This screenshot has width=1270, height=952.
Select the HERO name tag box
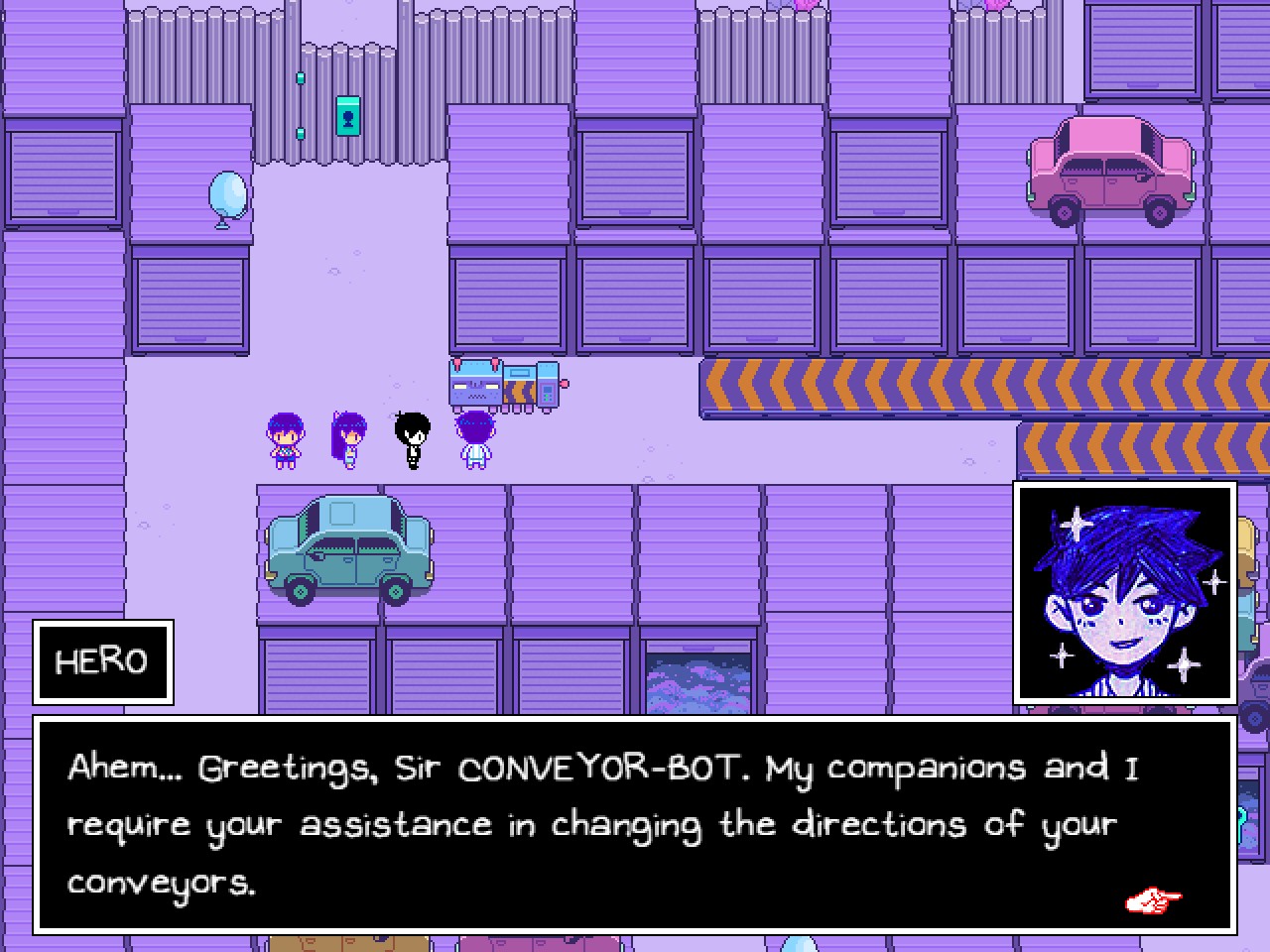pos(102,660)
